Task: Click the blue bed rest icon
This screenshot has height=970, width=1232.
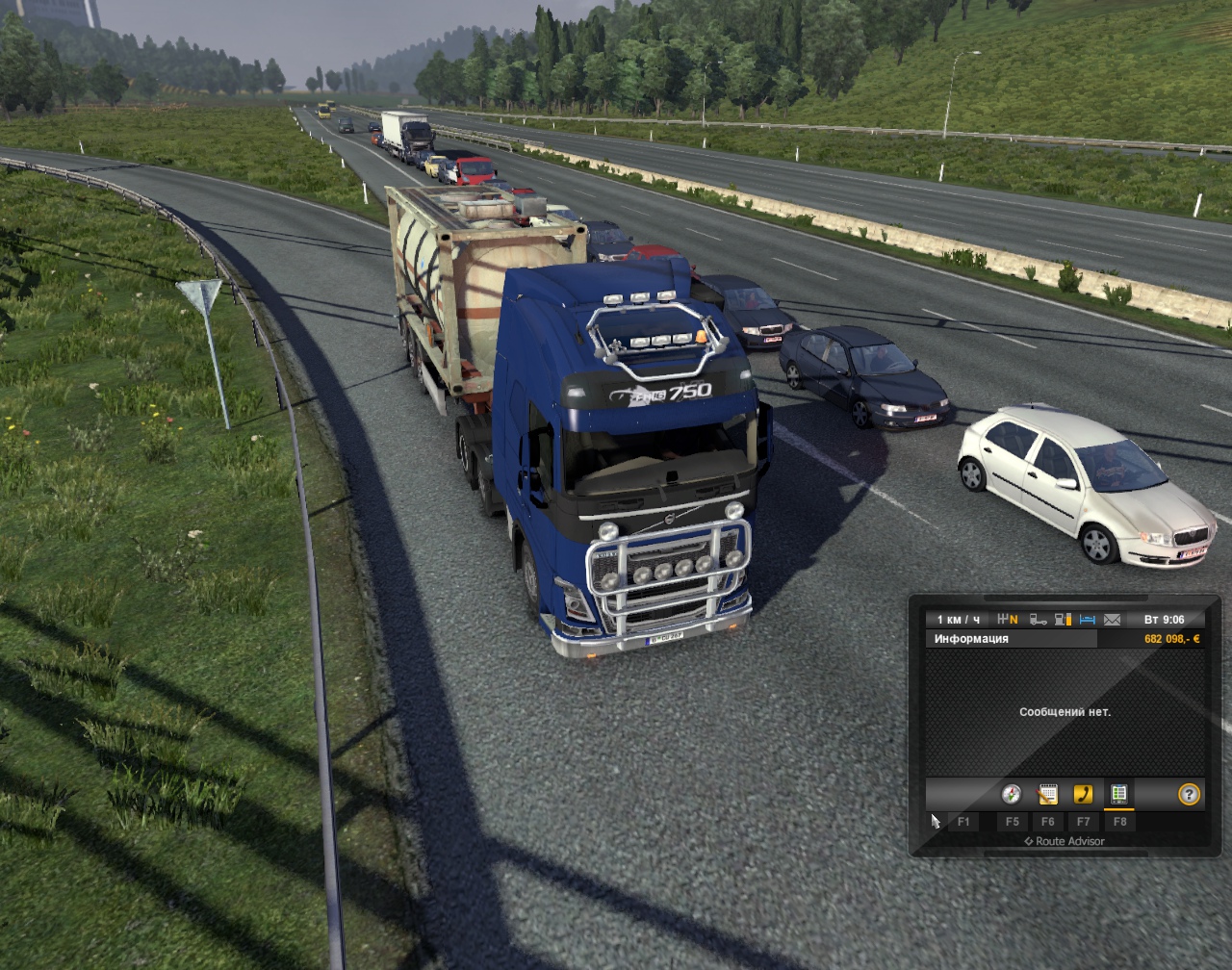Action: tap(1089, 620)
